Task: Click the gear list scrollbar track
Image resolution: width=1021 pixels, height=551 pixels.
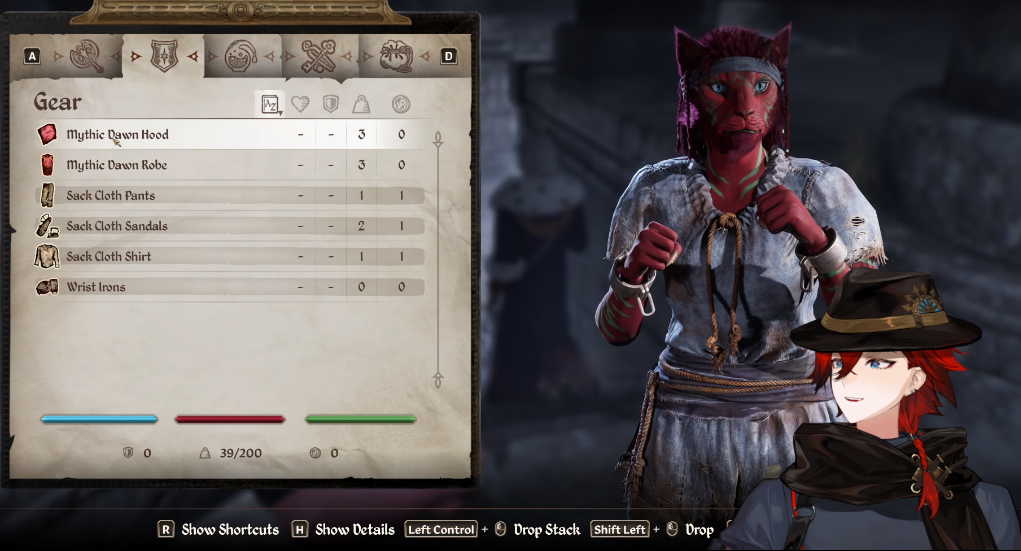Action: tap(437, 260)
